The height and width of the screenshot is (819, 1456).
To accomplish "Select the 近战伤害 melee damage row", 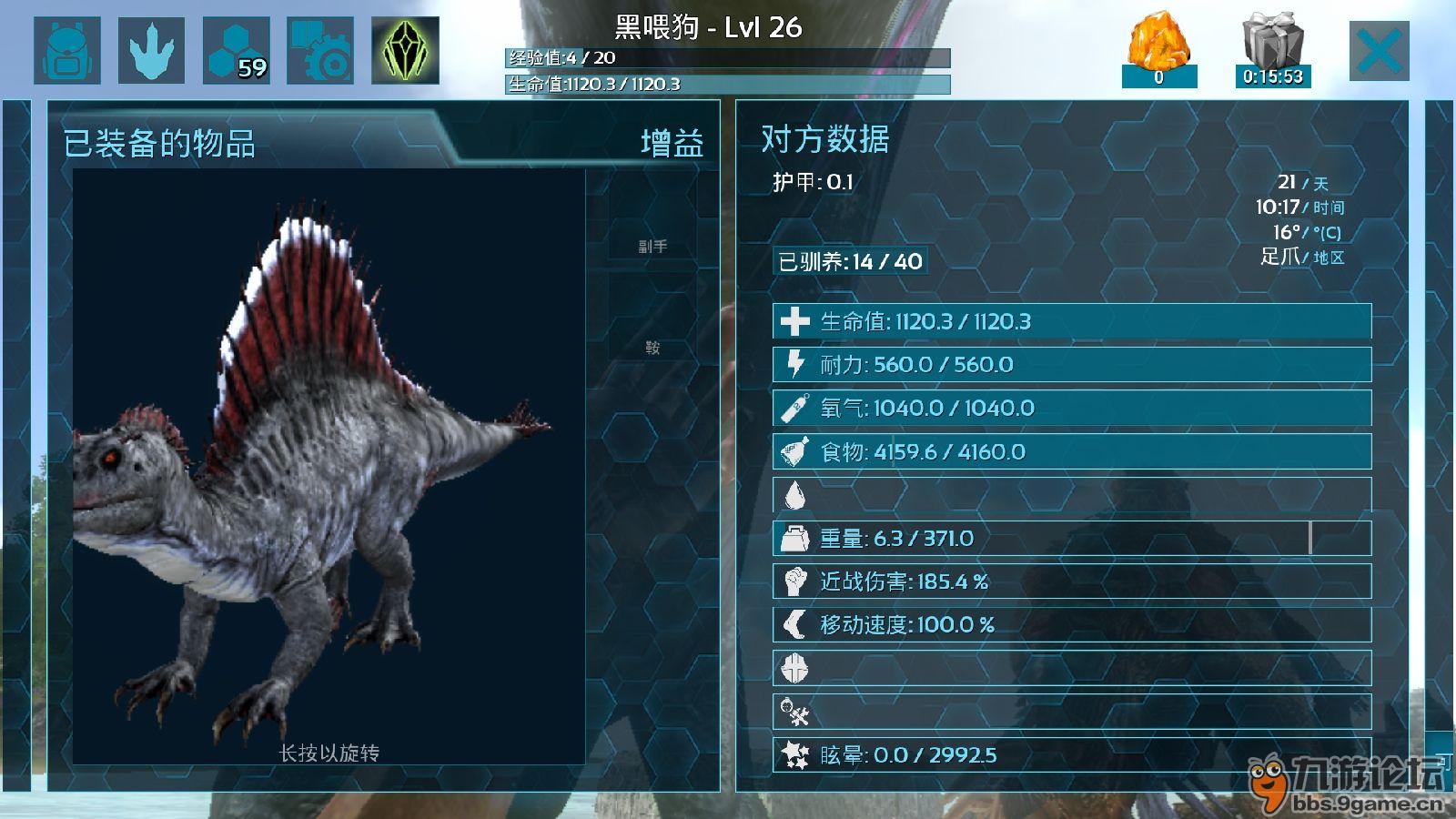I will pyautogui.click(x=1071, y=581).
